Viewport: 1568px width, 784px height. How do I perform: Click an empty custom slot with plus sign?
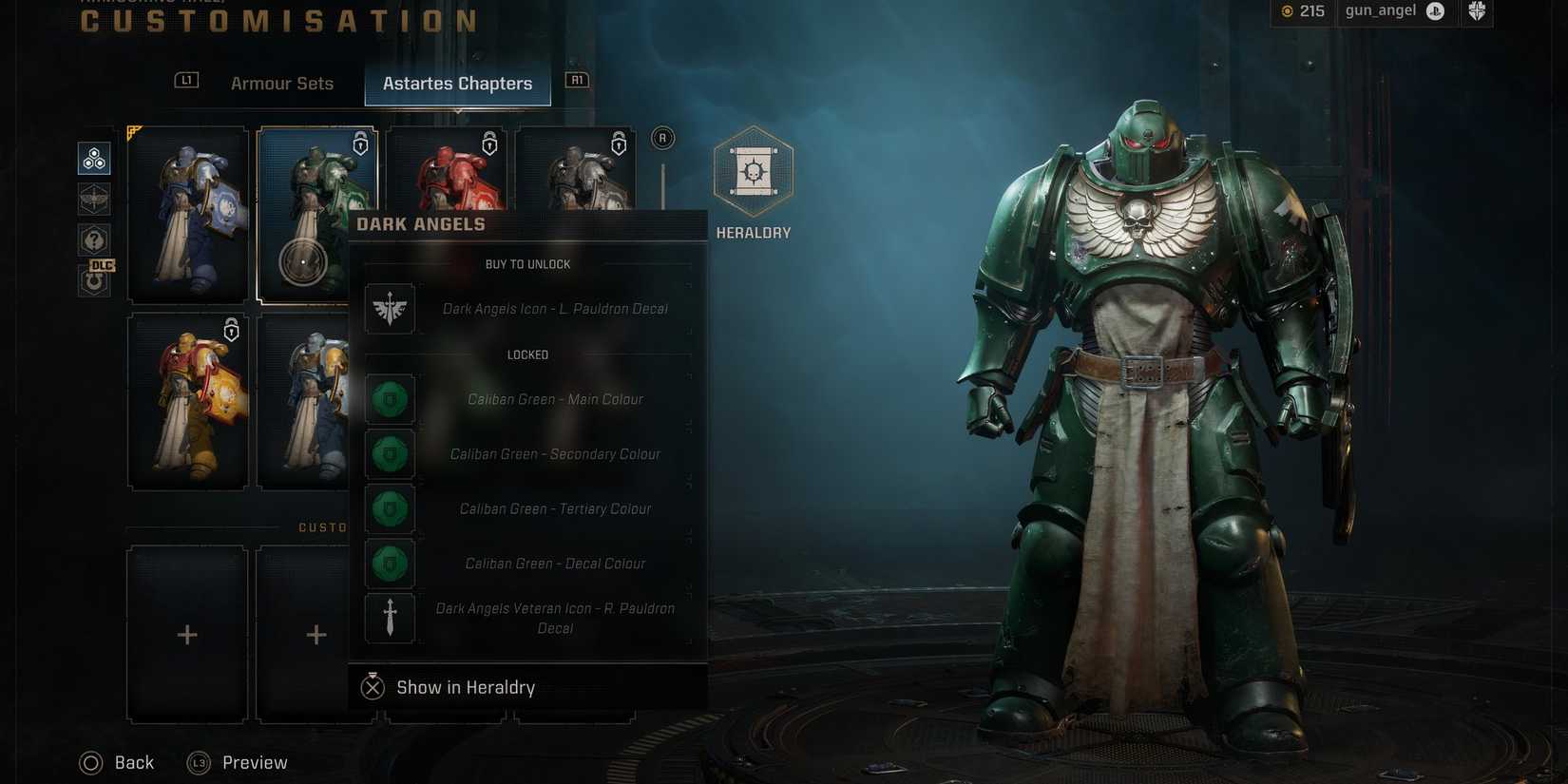point(187,633)
